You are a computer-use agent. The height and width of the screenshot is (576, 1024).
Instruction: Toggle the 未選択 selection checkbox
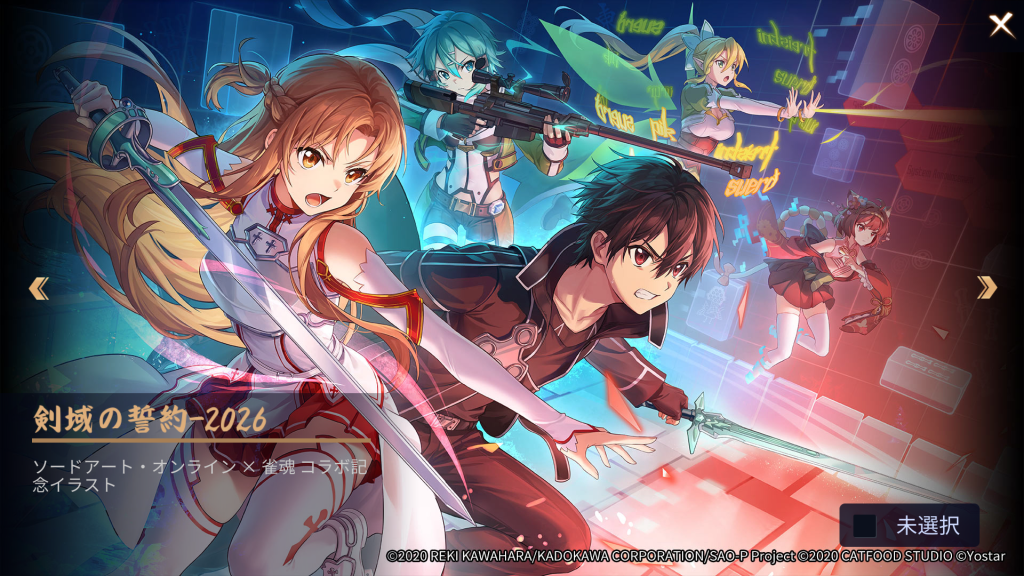click(865, 525)
